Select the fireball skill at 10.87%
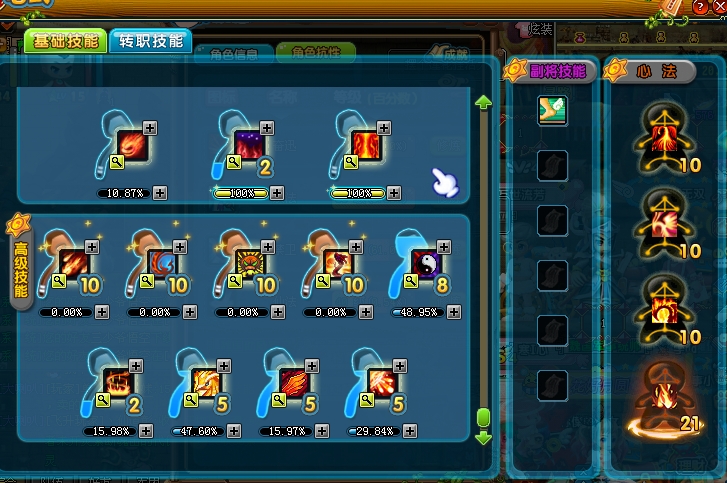The image size is (727, 483). (133, 147)
